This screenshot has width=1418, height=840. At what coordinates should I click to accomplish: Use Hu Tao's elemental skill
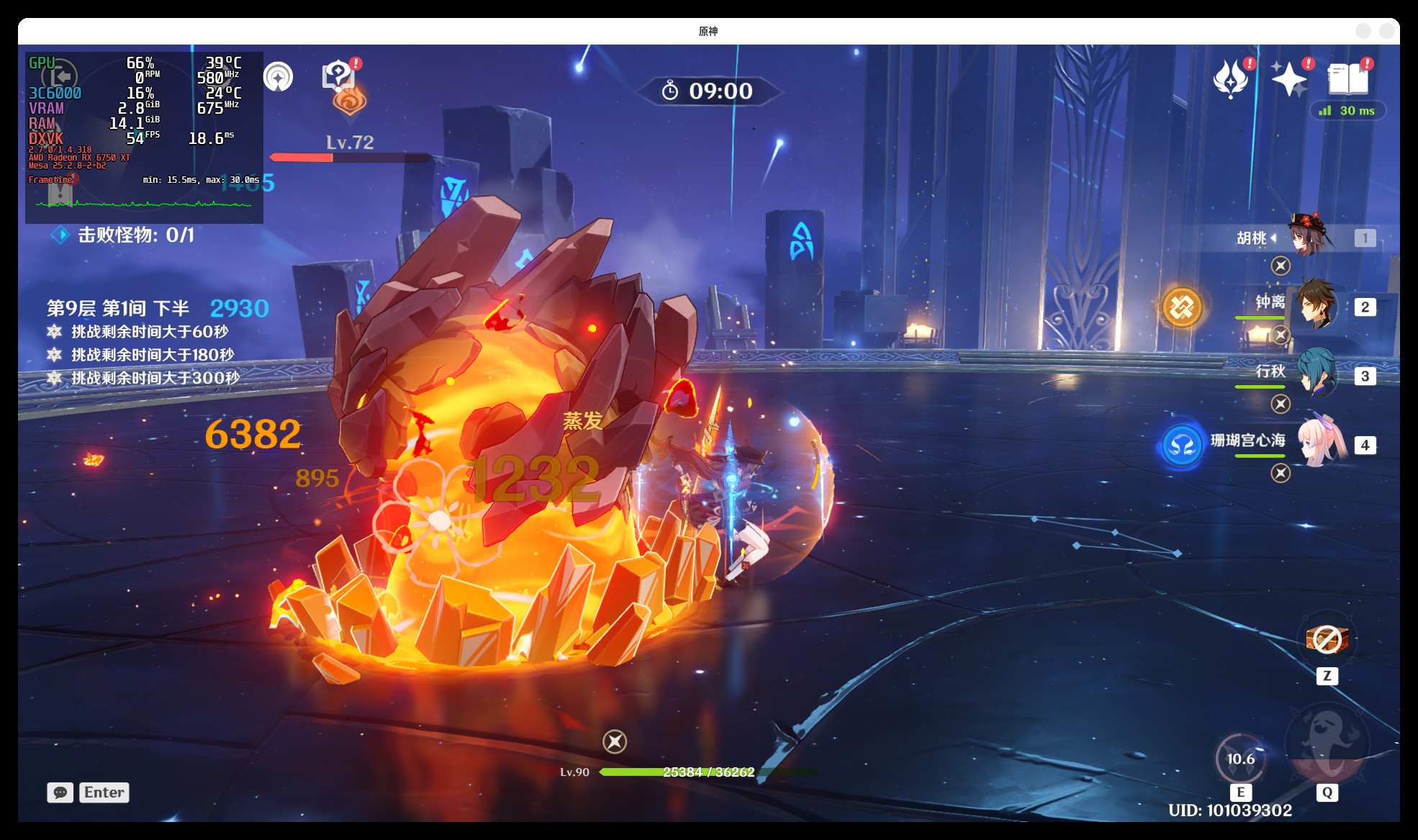coord(1240,759)
